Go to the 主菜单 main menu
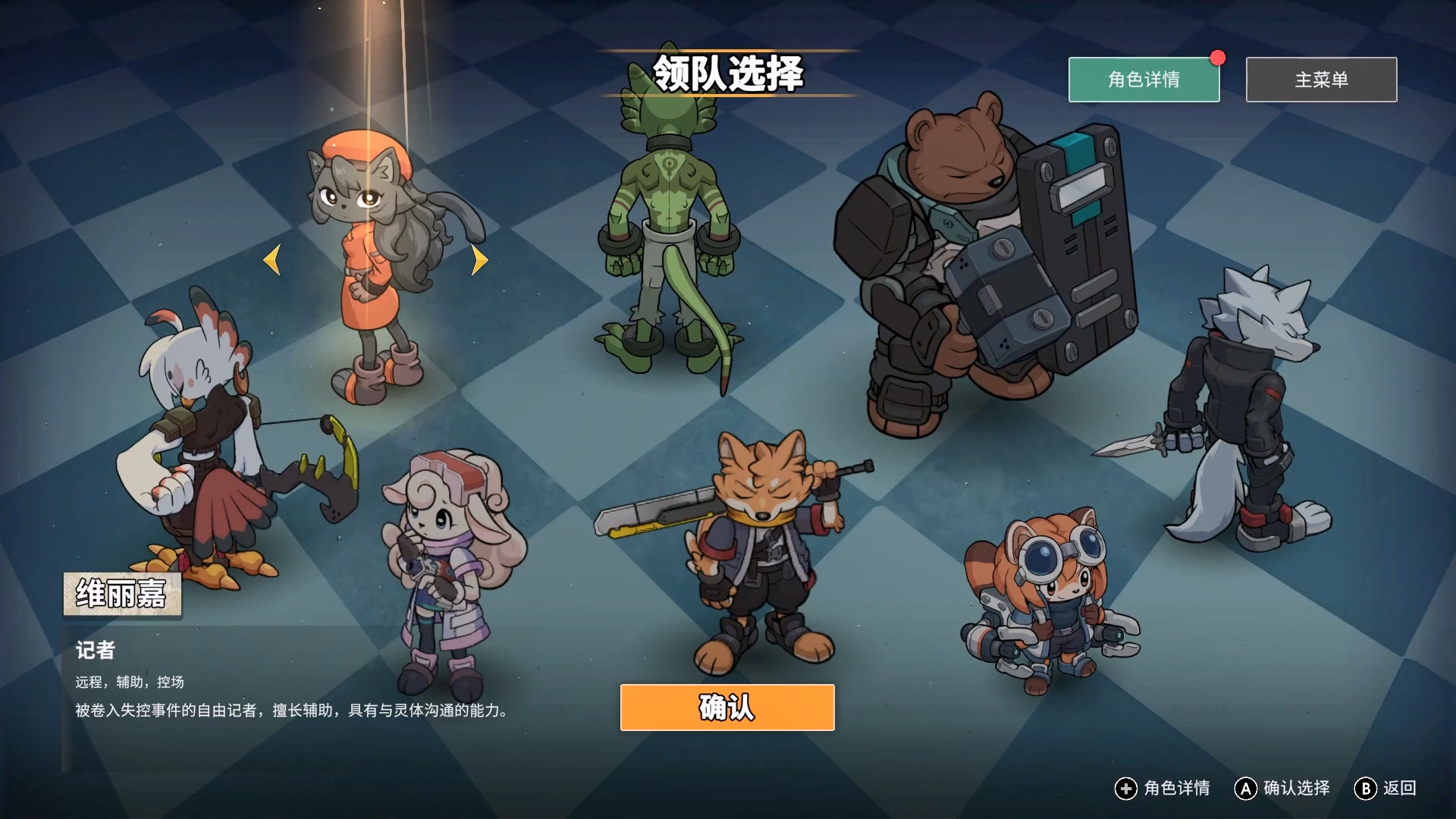Viewport: 1456px width, 819px height. 1321,80
